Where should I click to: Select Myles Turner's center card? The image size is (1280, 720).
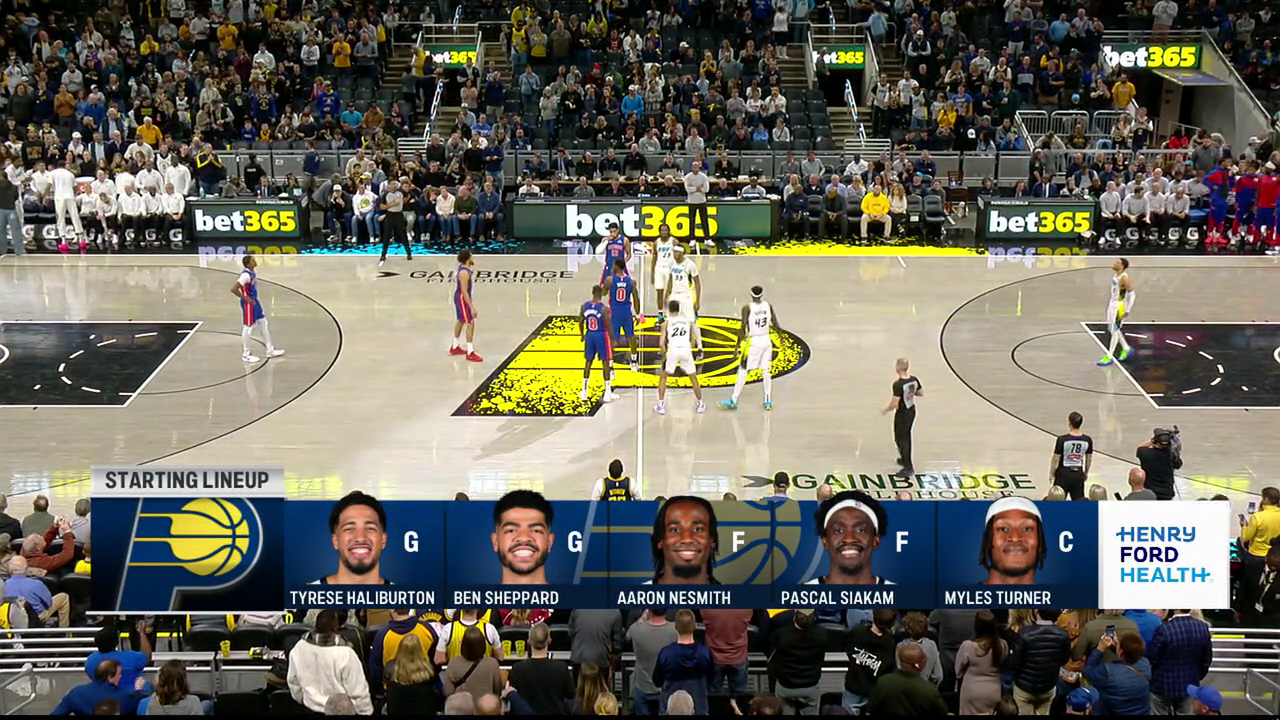[1015, 555]
